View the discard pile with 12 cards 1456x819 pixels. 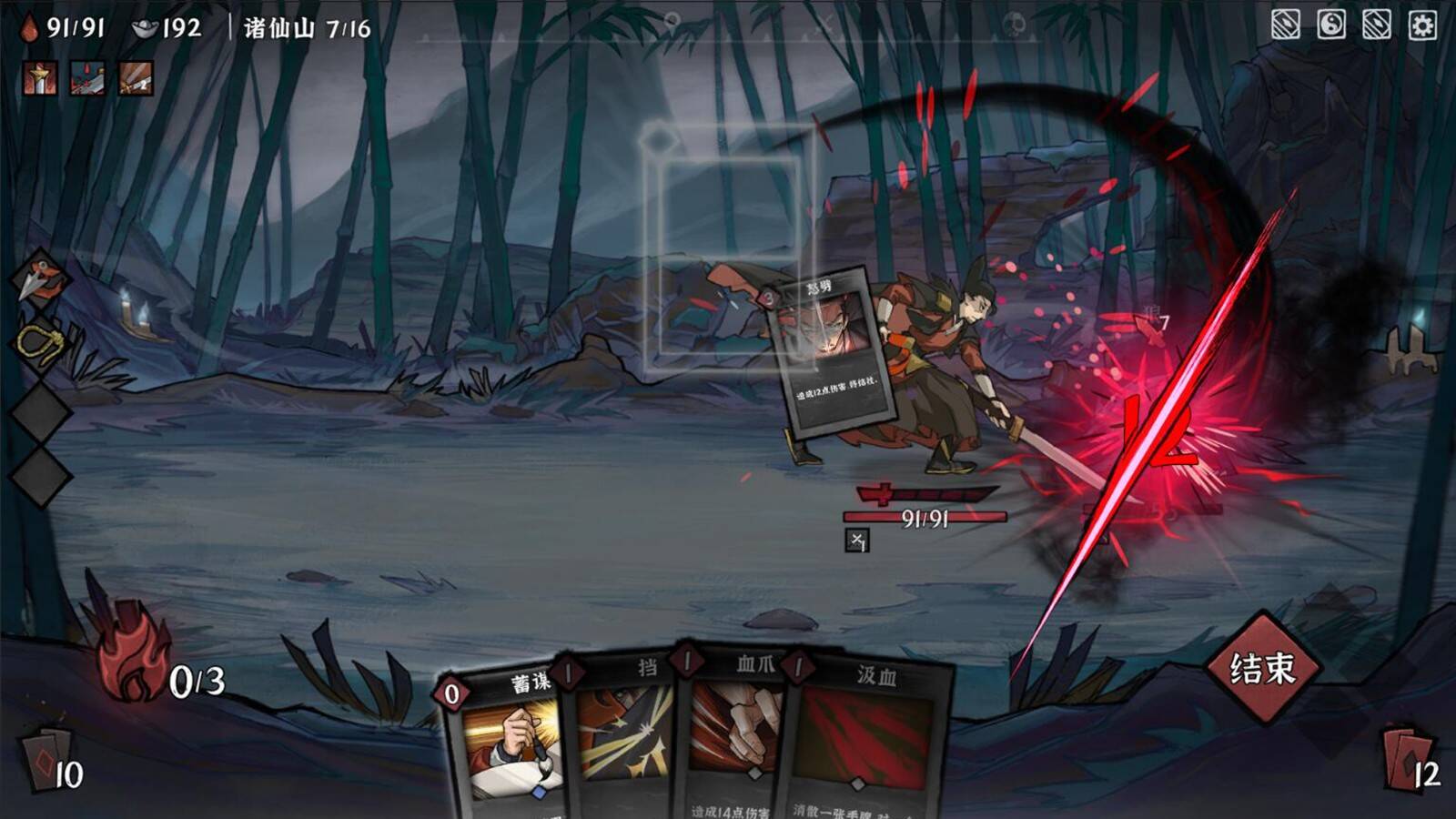click(x=1409, y=760)
